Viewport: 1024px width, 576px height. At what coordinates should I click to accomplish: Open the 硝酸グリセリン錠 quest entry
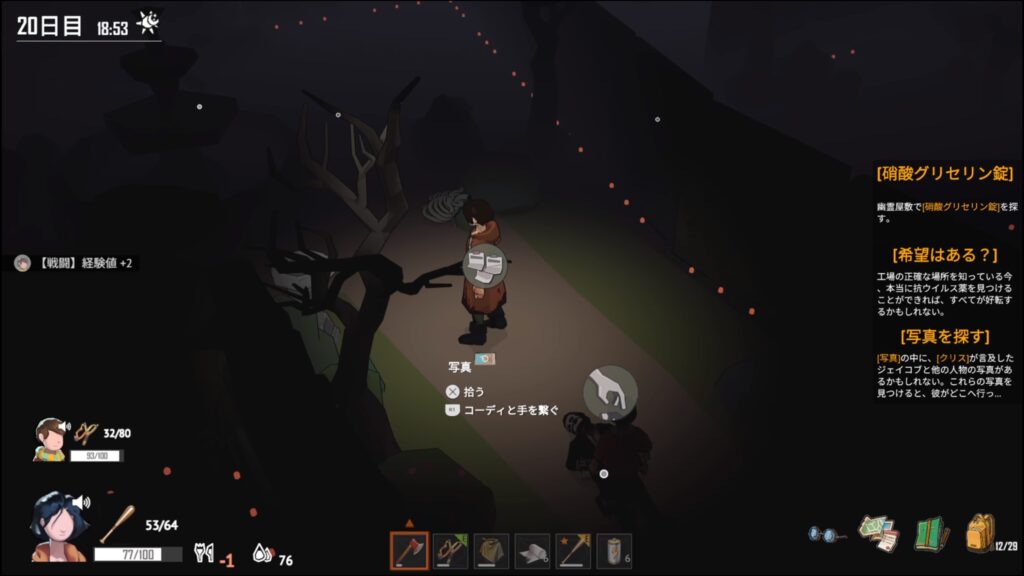click(x=946, y=174)
